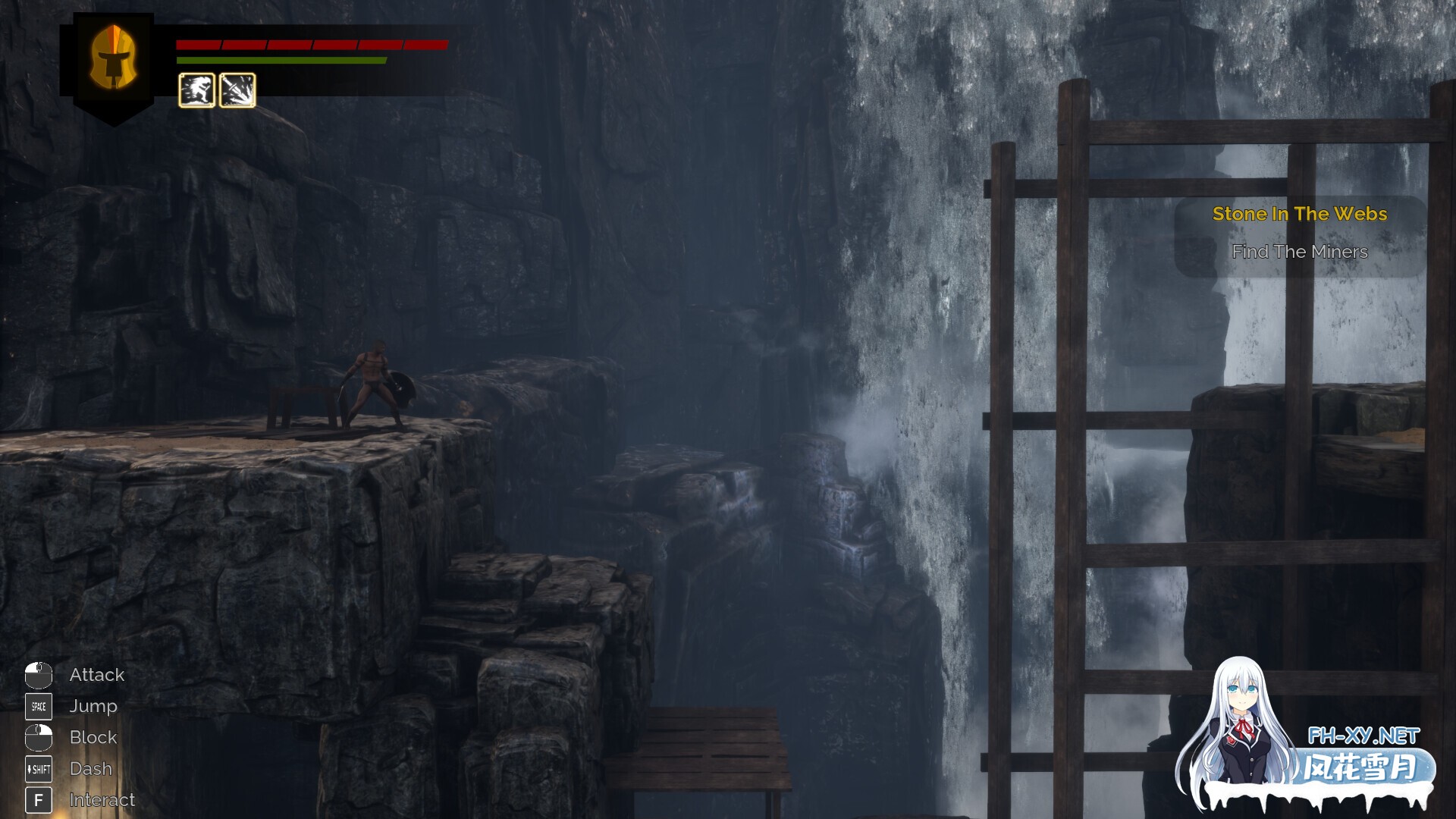The width and height of the screenshot is (1456, 819).
Task: Open the Stone In The Webs quest tracker
Action: click(1299, 215)
